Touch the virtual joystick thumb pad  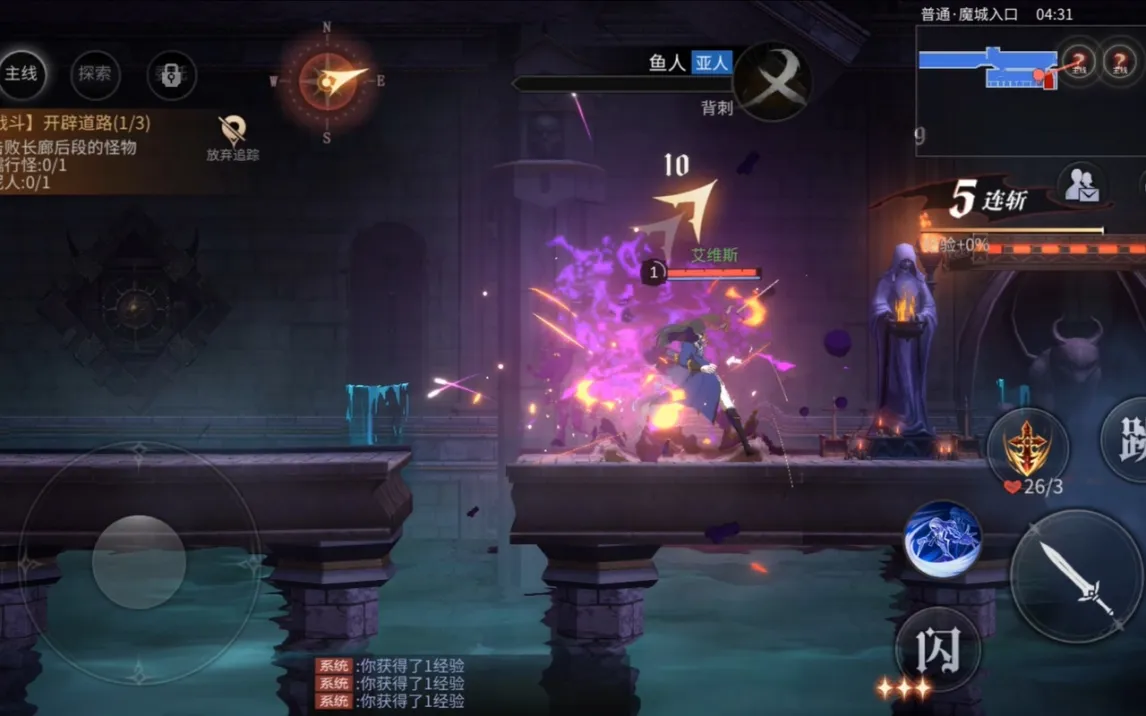point(139,562)
